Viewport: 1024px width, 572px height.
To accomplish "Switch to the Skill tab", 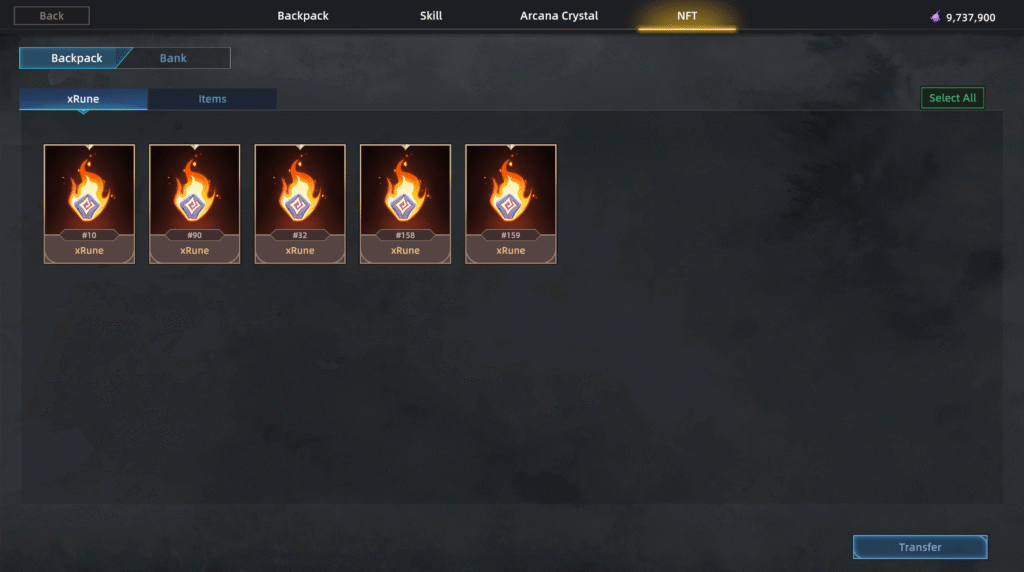I will point(431,16).
